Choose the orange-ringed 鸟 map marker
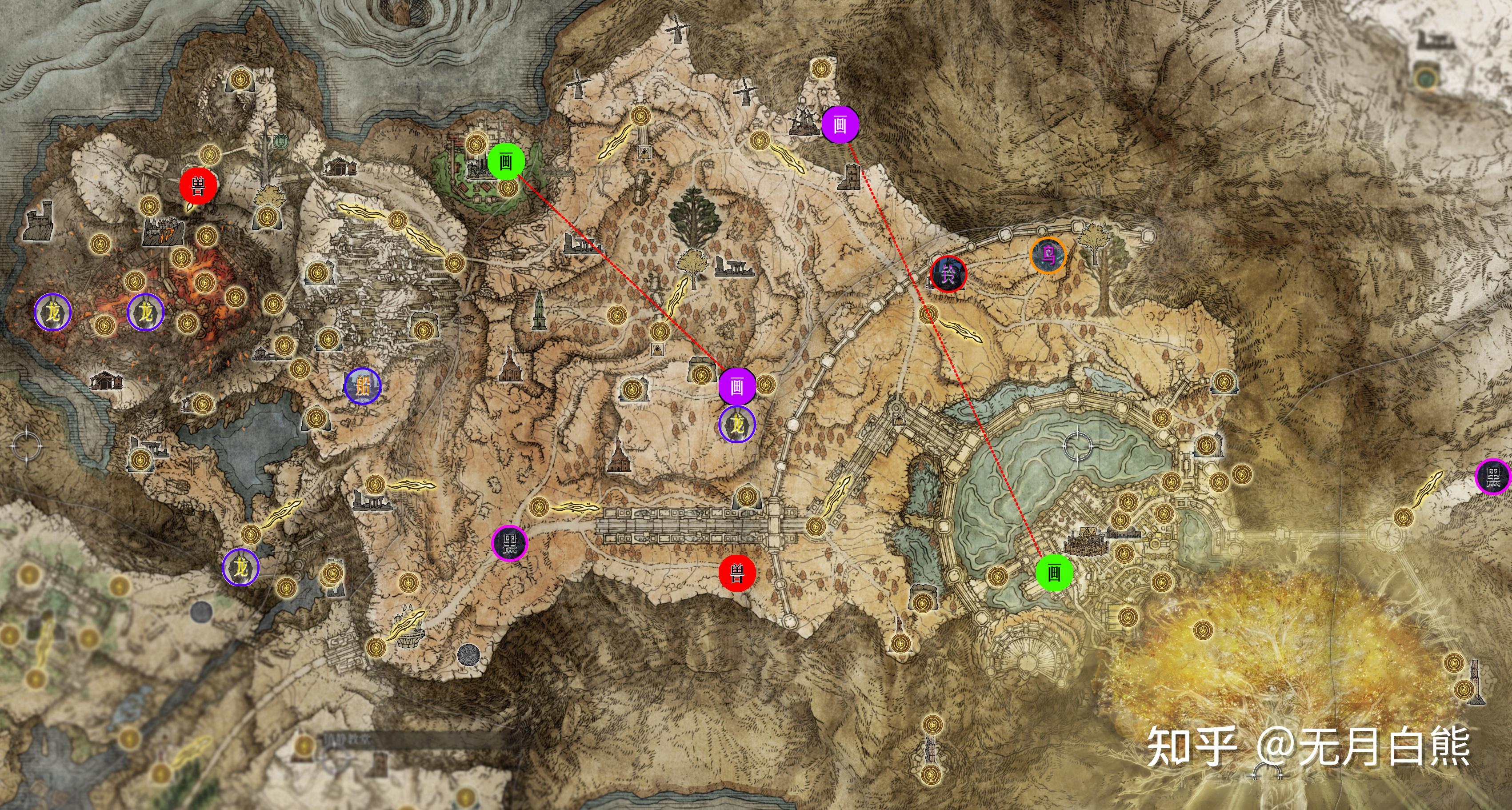The image size is (1512, 810). [x=1048, y=256]
